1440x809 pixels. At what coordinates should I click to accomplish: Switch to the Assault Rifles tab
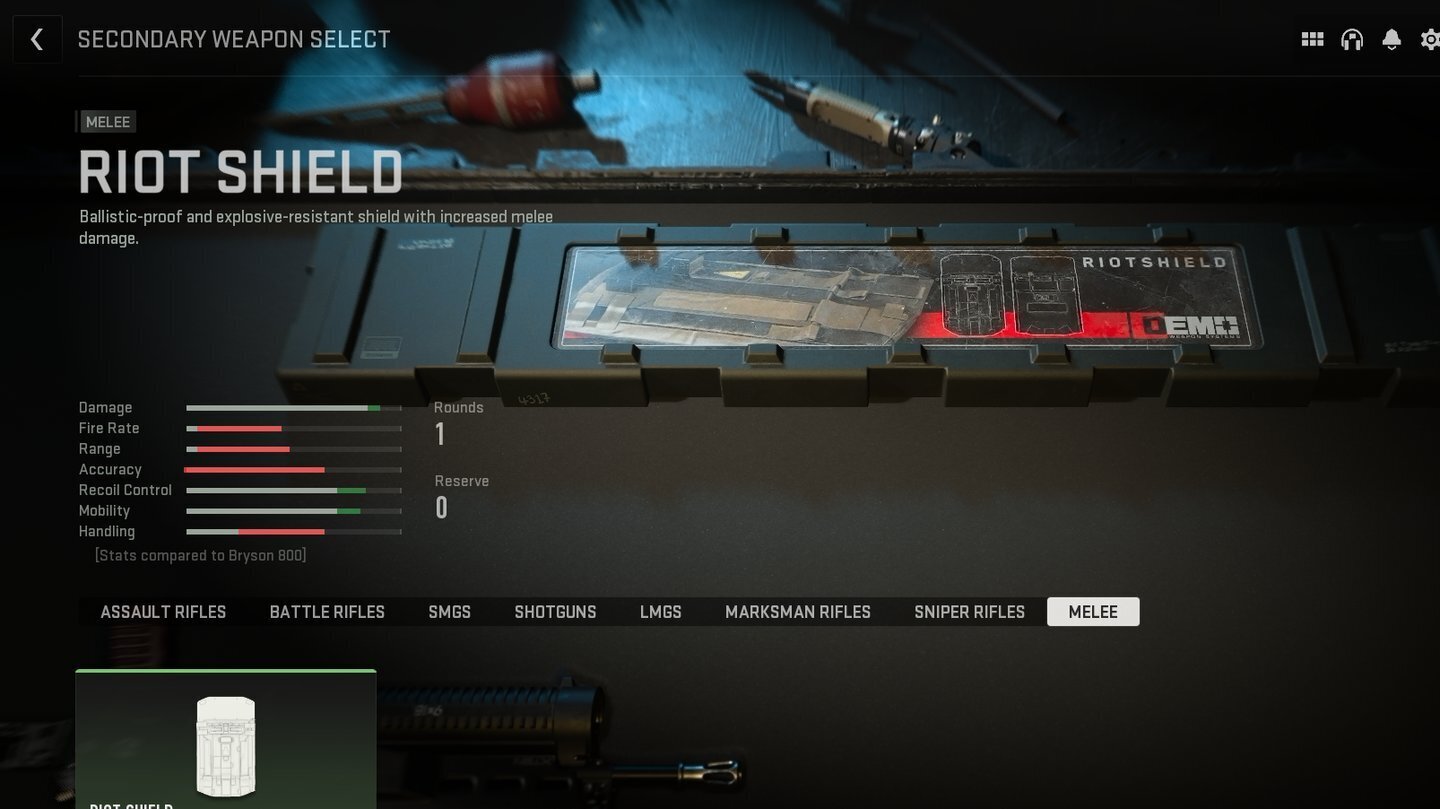(163, 612)
